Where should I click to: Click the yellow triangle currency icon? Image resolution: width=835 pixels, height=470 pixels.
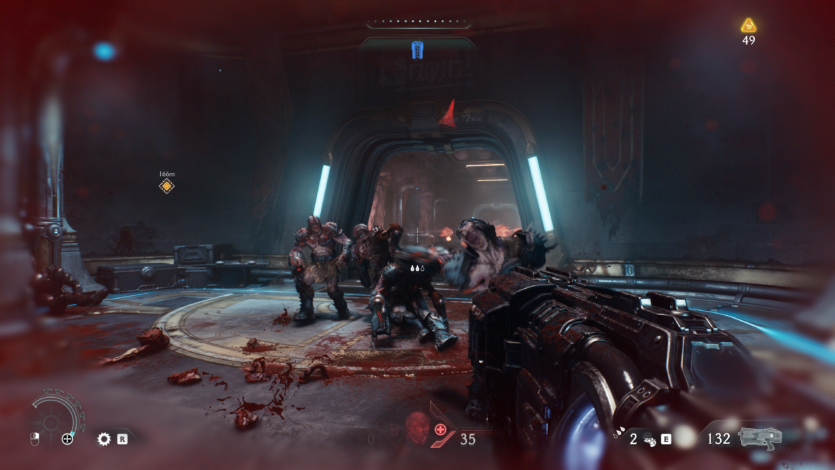point(748,25)
